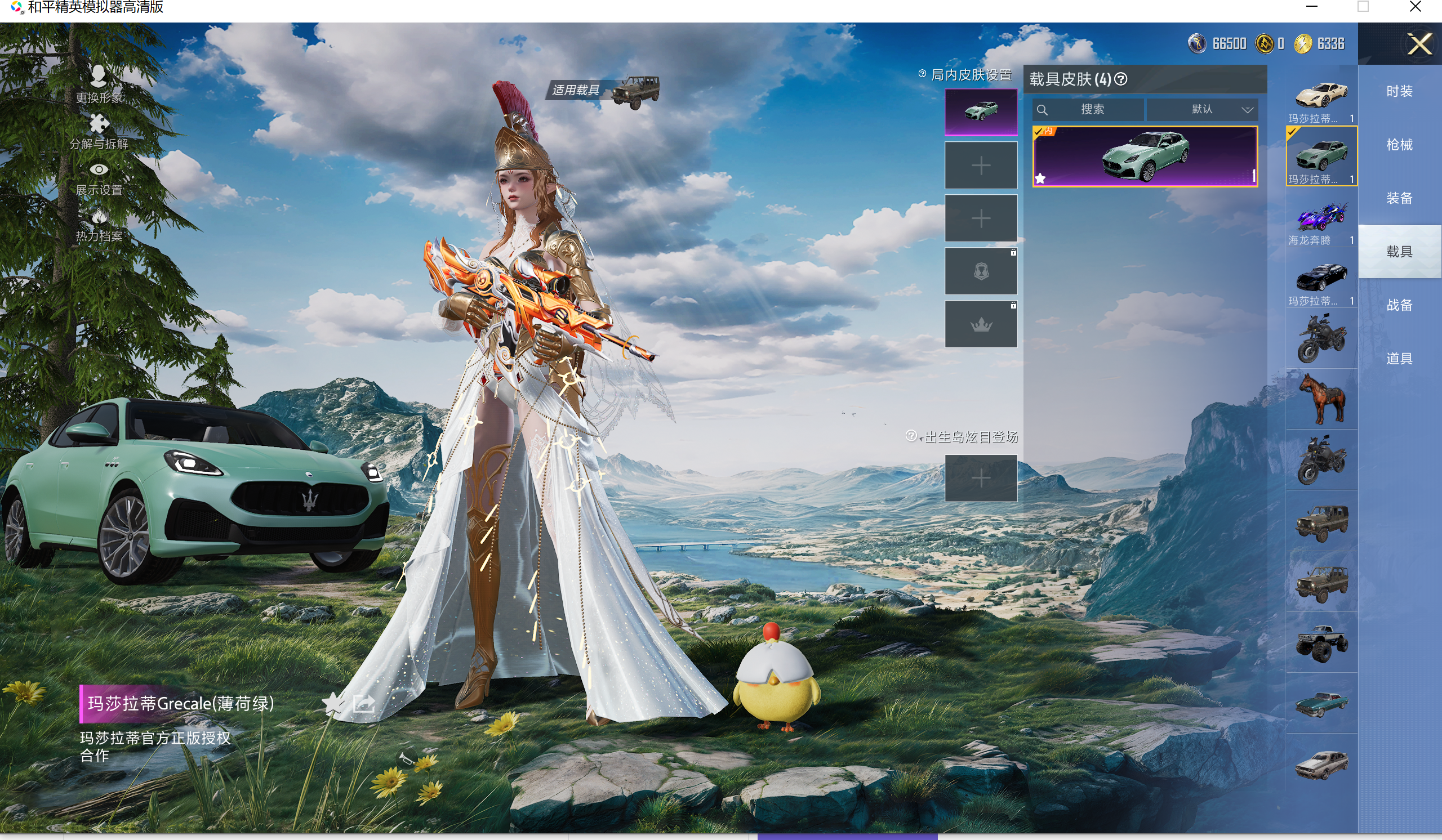Minimize the emulator window

pyautogui.click(x=1312, y=7)
